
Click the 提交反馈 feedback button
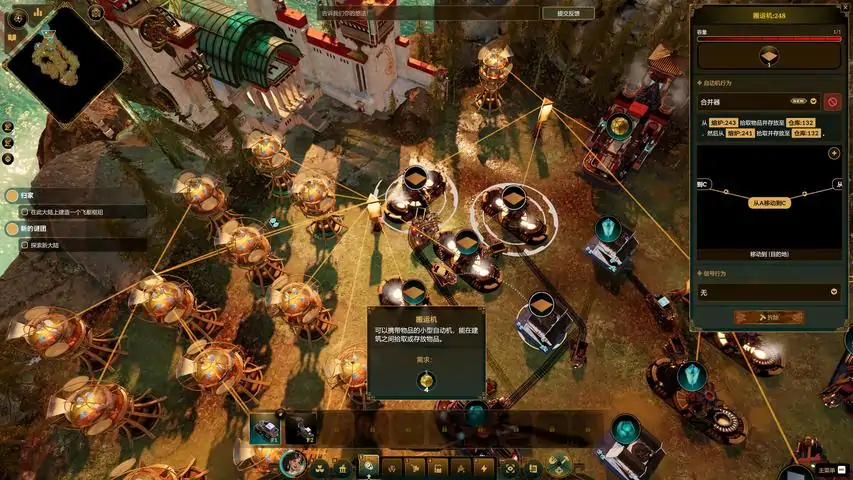click(562, 13)
